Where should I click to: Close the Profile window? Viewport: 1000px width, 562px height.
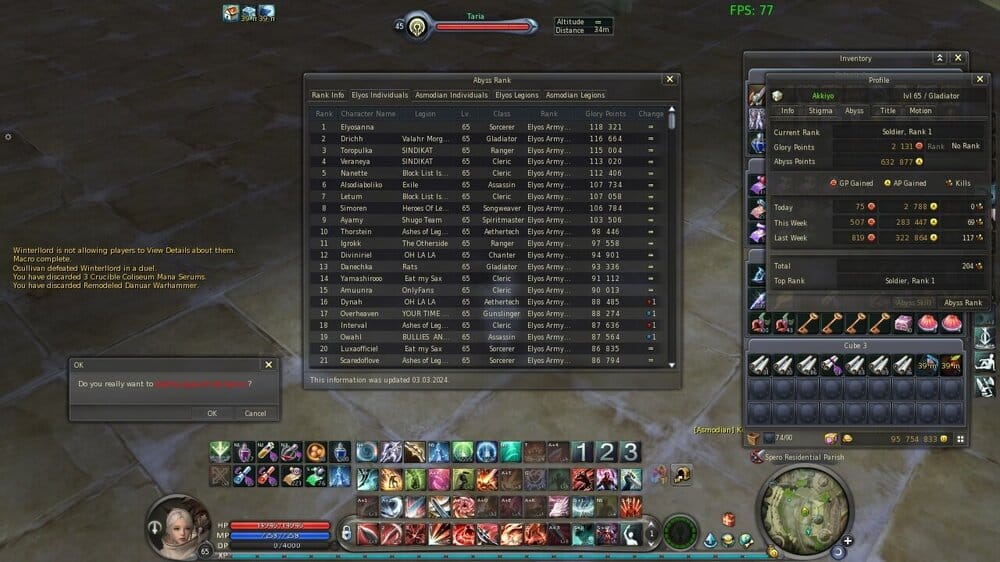pos(981,79)
